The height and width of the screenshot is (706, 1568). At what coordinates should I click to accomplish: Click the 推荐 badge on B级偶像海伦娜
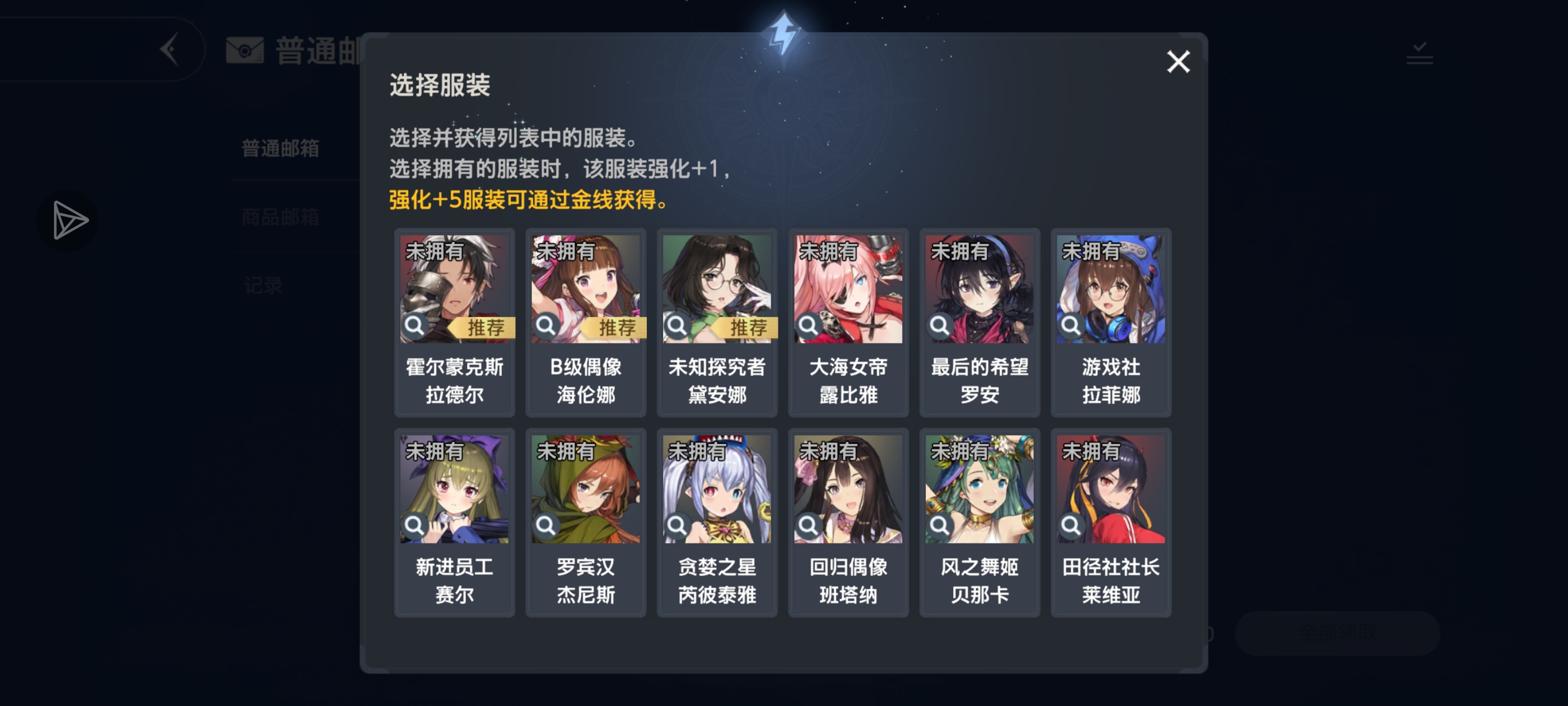[617, 328]
